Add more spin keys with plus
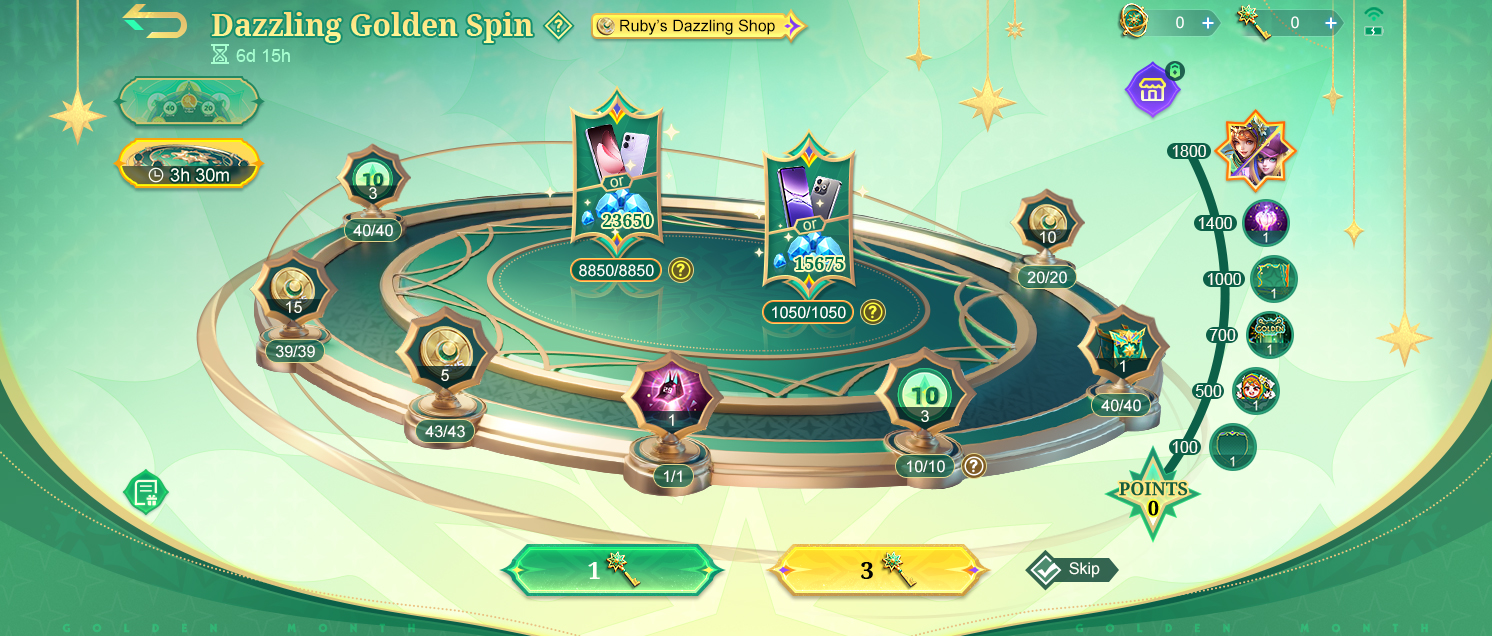Screen dimensions: 1492x636 1331,22
